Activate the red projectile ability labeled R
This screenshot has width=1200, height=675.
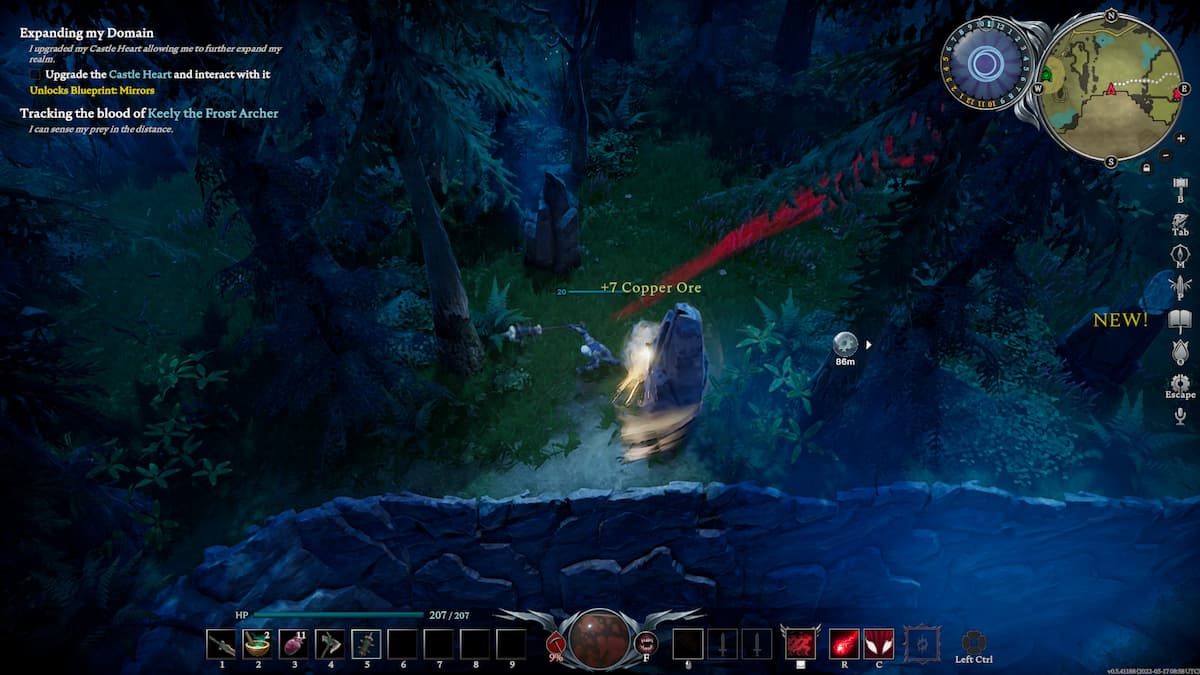(844, 643)
